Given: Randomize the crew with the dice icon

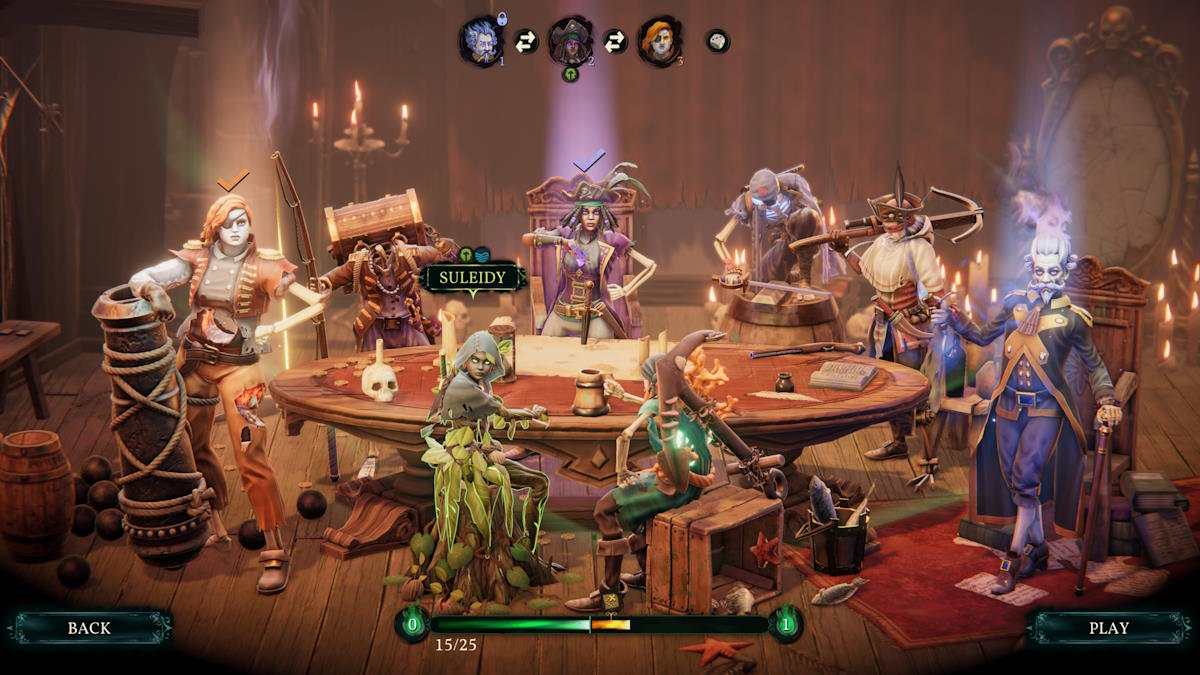Looking at the screenshot, I should pos(717,41).
